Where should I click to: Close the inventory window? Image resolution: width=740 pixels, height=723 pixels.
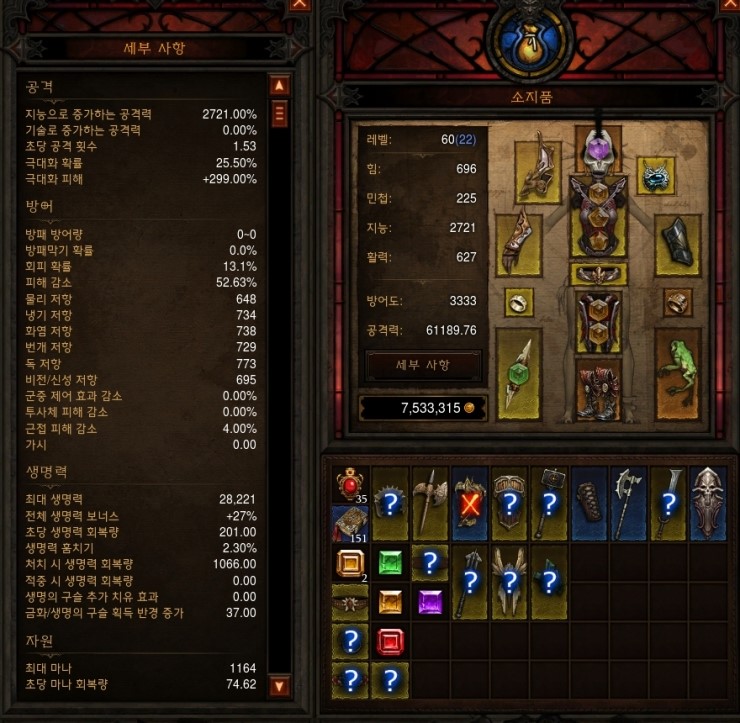[729, 5]
